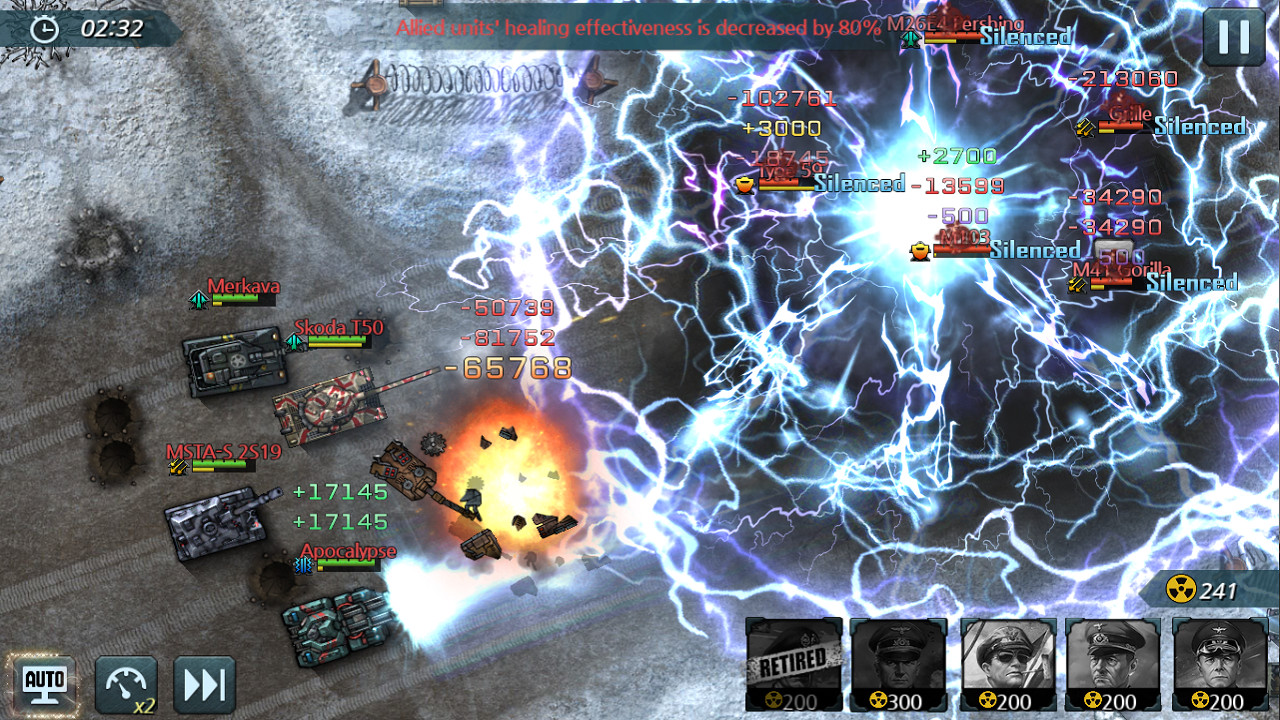The image size is (1280, 720).
Task: Toggle the AUTO battle mode
Action: (x=41, y=683)
